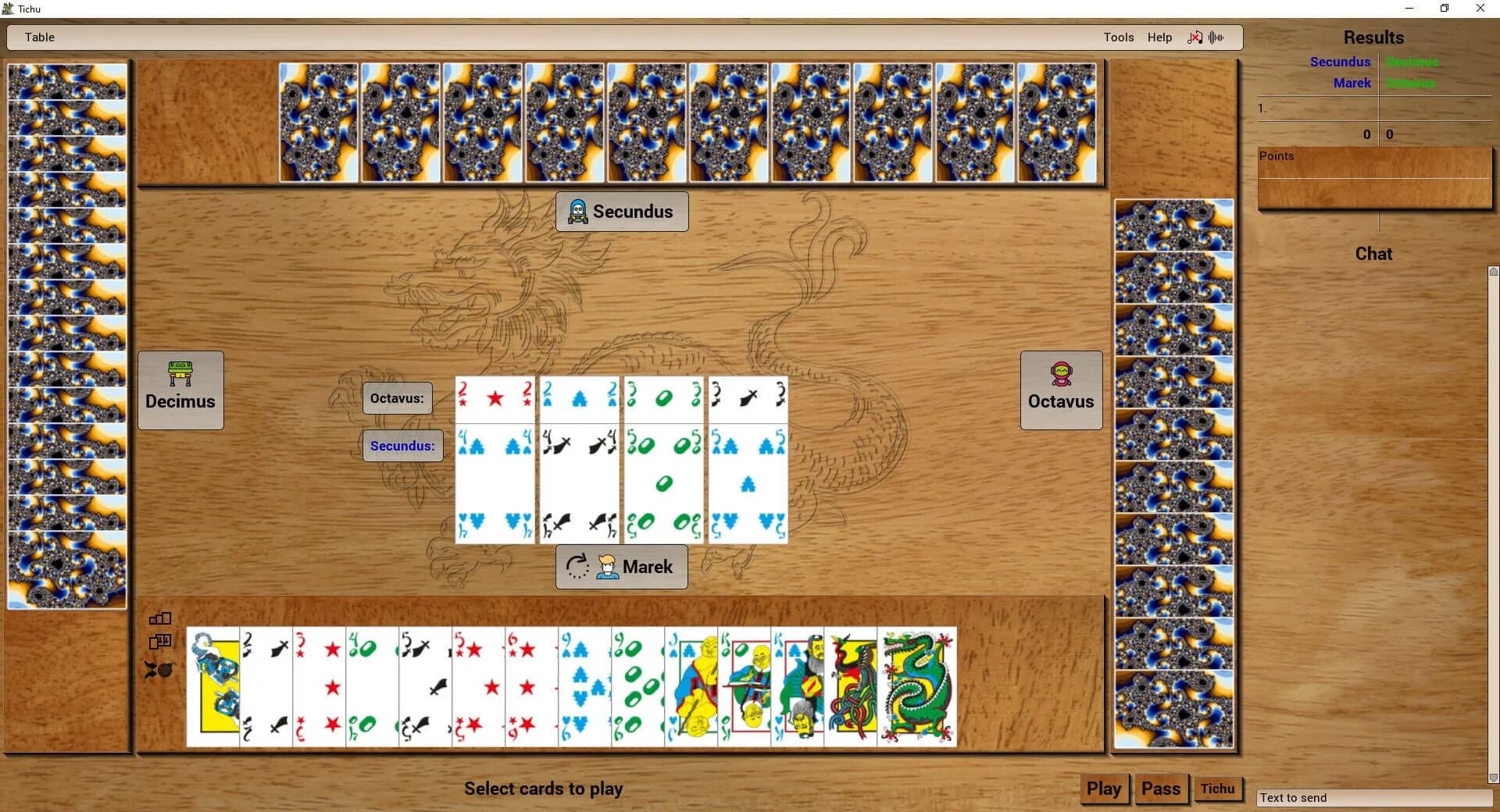Click the sound waveform icon in the toolbar
Screen dimensions: 1500x812
(x=1216, y=37)
